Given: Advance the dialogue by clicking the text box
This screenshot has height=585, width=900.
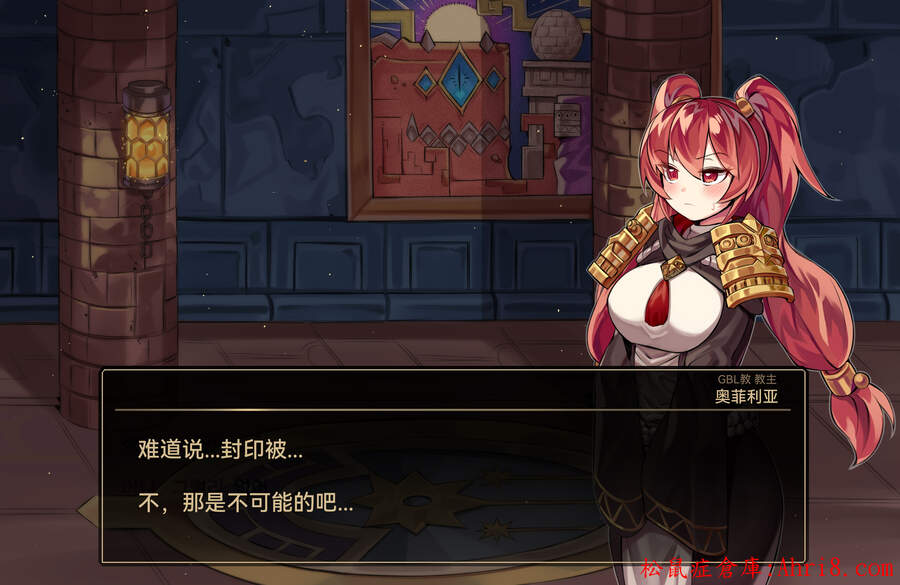Looking at the screenshot, I should [x=452, y=475].
